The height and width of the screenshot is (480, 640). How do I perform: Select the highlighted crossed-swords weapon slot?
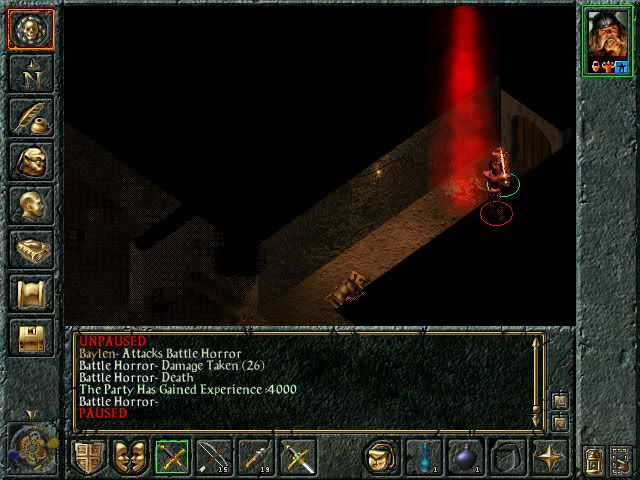172,457
